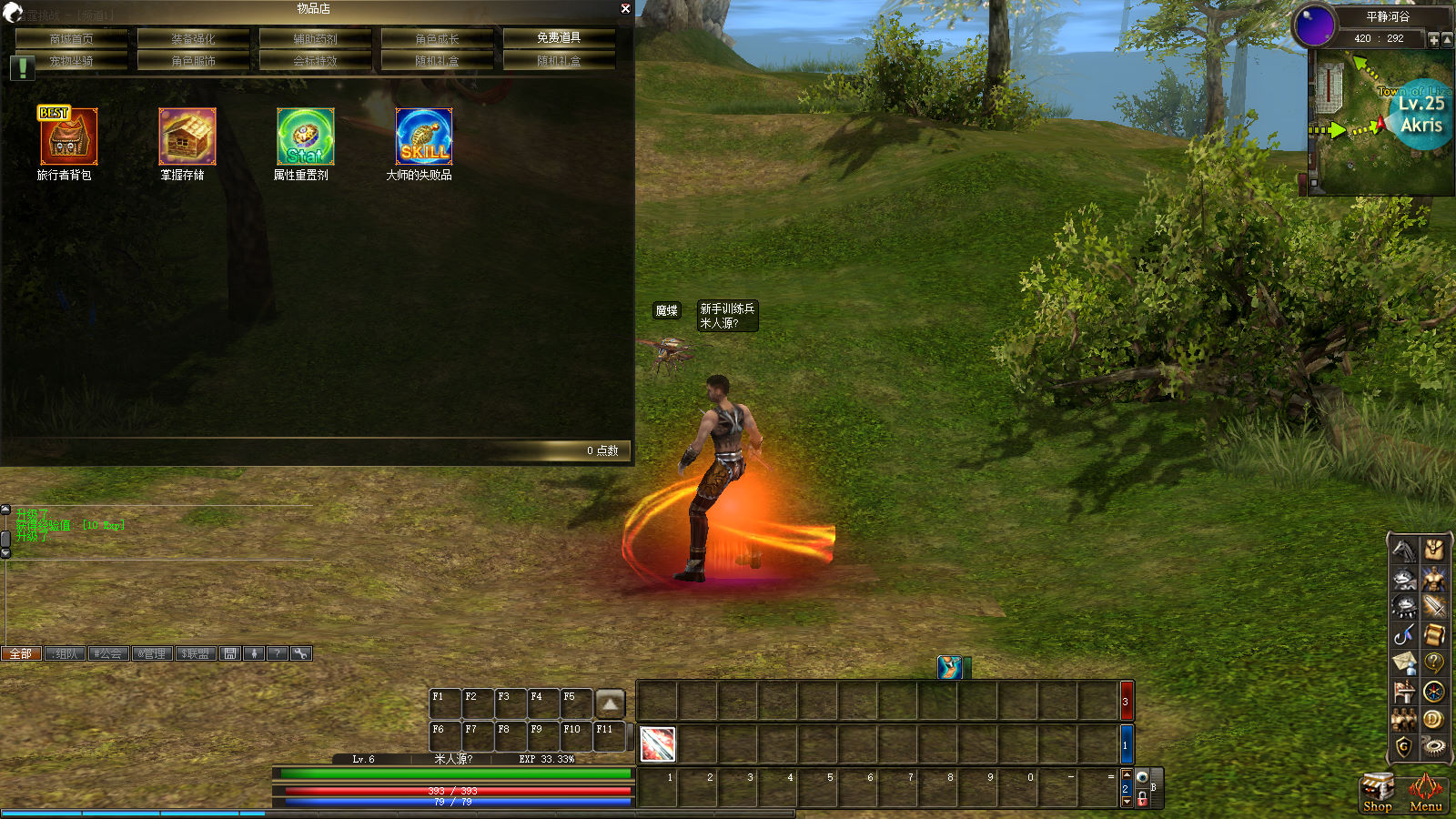
Task: Open the bag inventory icon
Action: (x=1434, y=549)
